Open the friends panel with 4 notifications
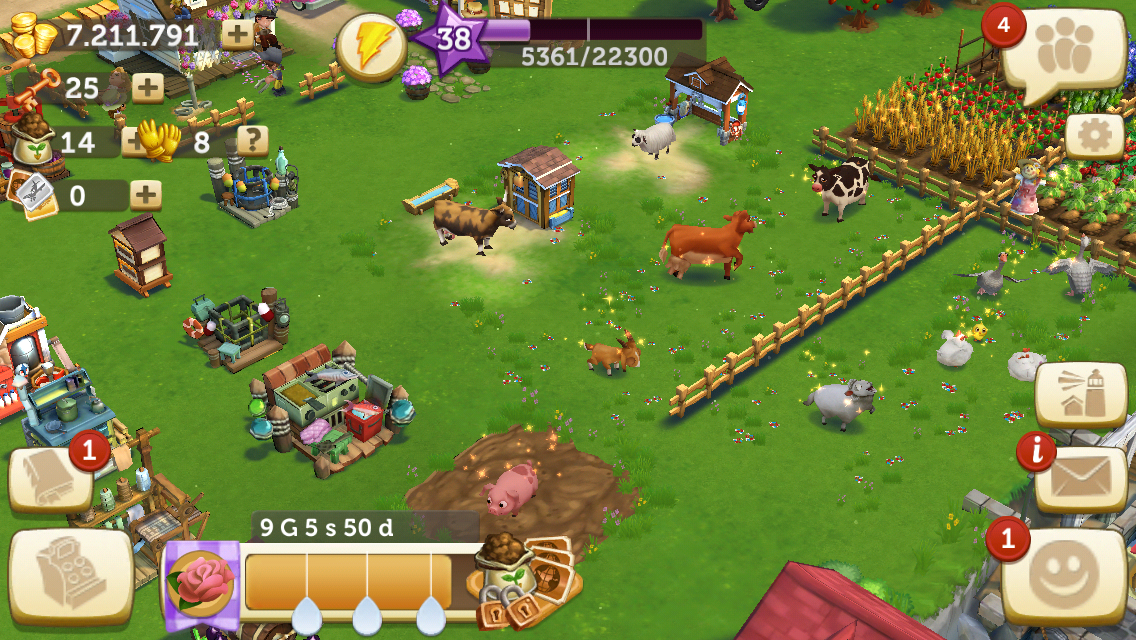Screen dimensions: 1136x640 (x=1067, y=50)
